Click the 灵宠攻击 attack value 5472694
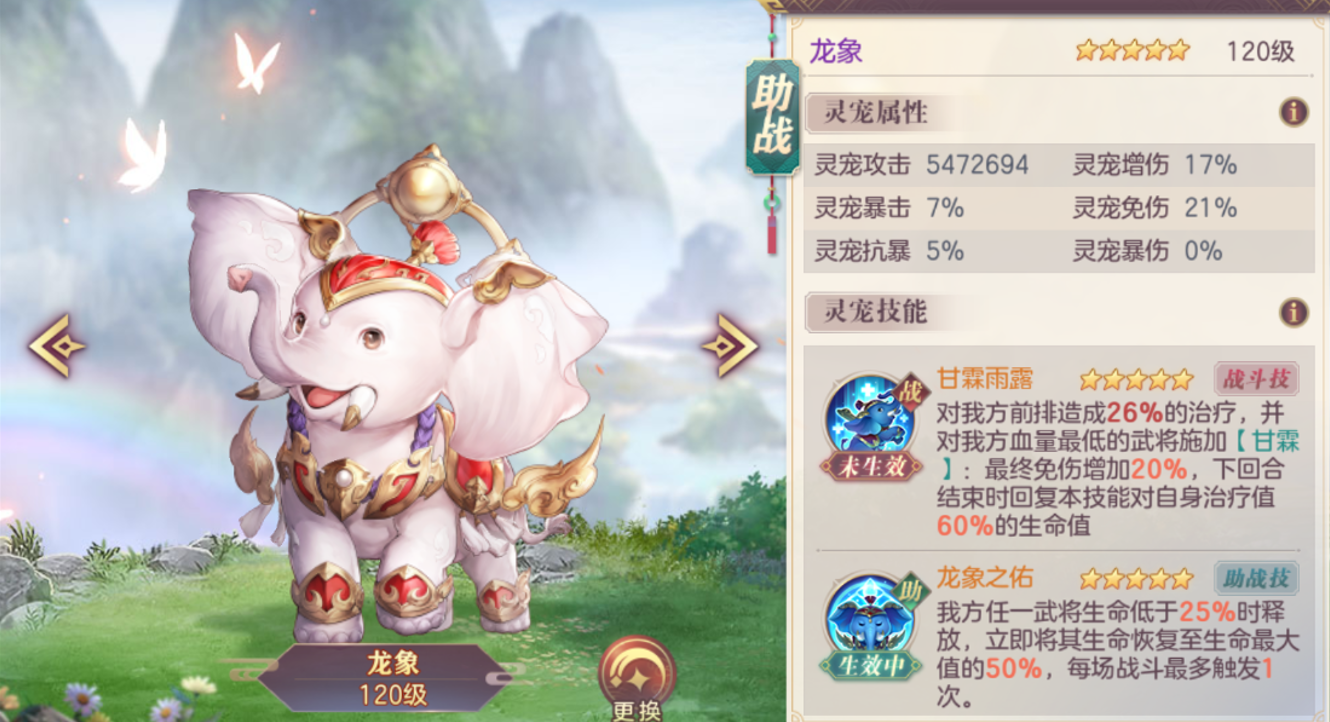Image resolution: width=1330 pixels, height=722 pixels. point(975,162)
